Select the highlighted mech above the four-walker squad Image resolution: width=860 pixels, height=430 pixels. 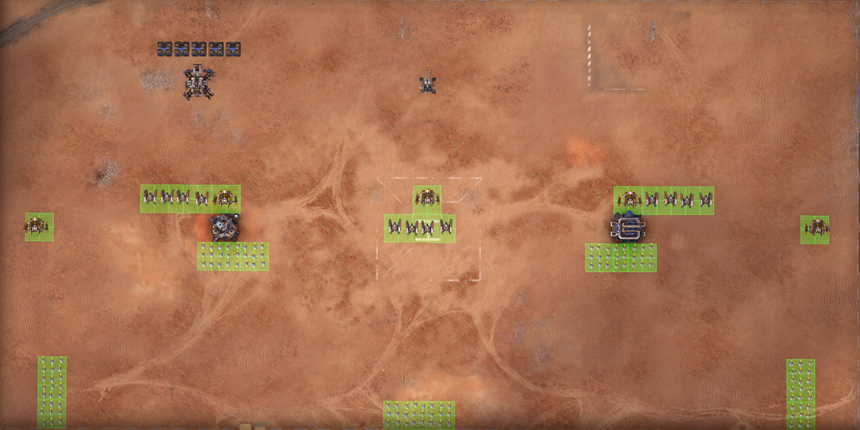click(x=427, y=198)
